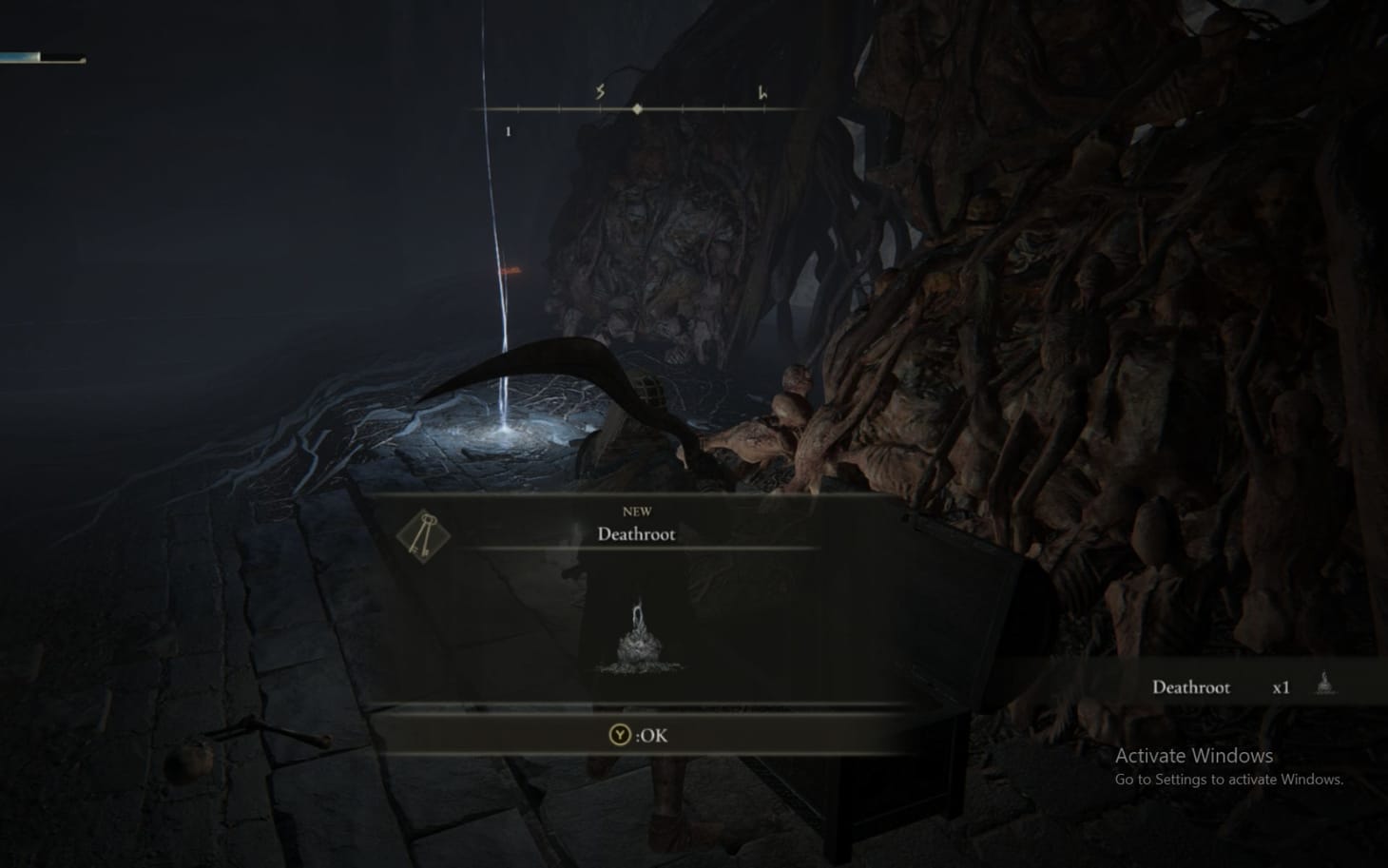
Task: Confirm with the OK label in the prompt bar
Action: point(652,735)
